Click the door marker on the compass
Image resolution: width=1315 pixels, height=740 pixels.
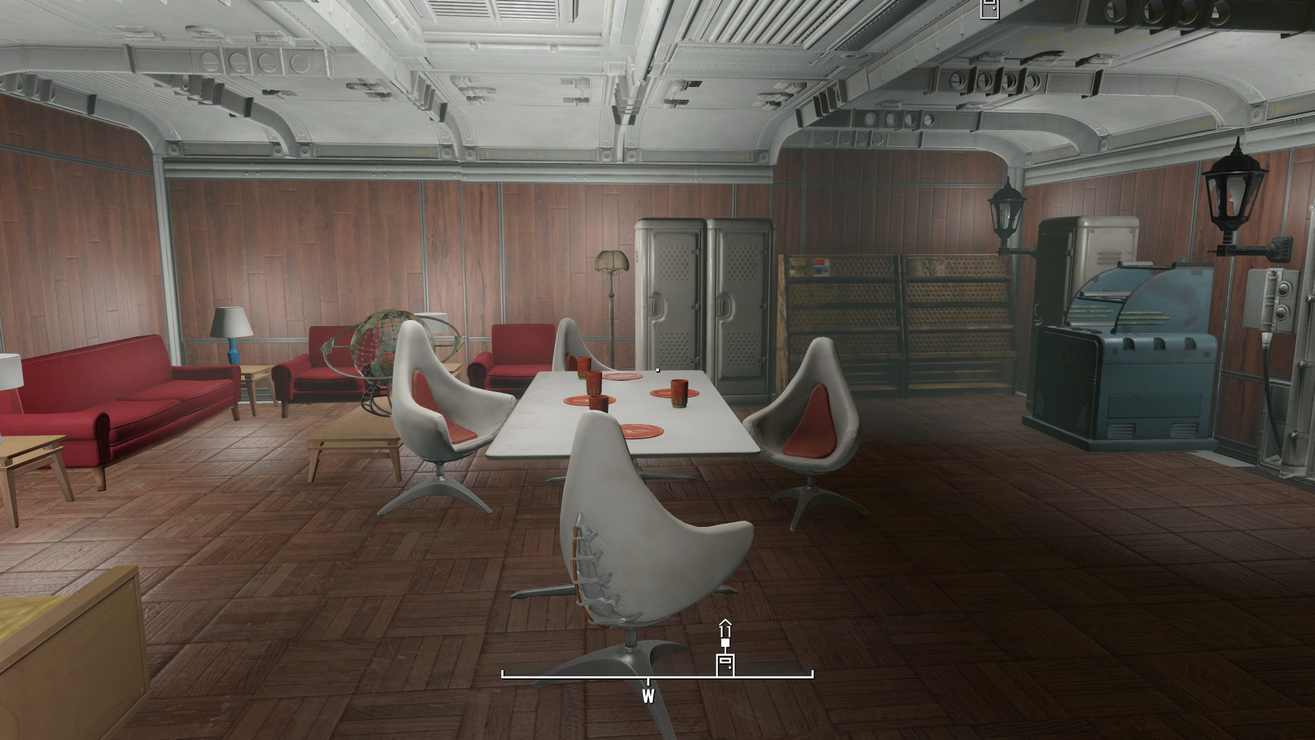click(725, 663)
